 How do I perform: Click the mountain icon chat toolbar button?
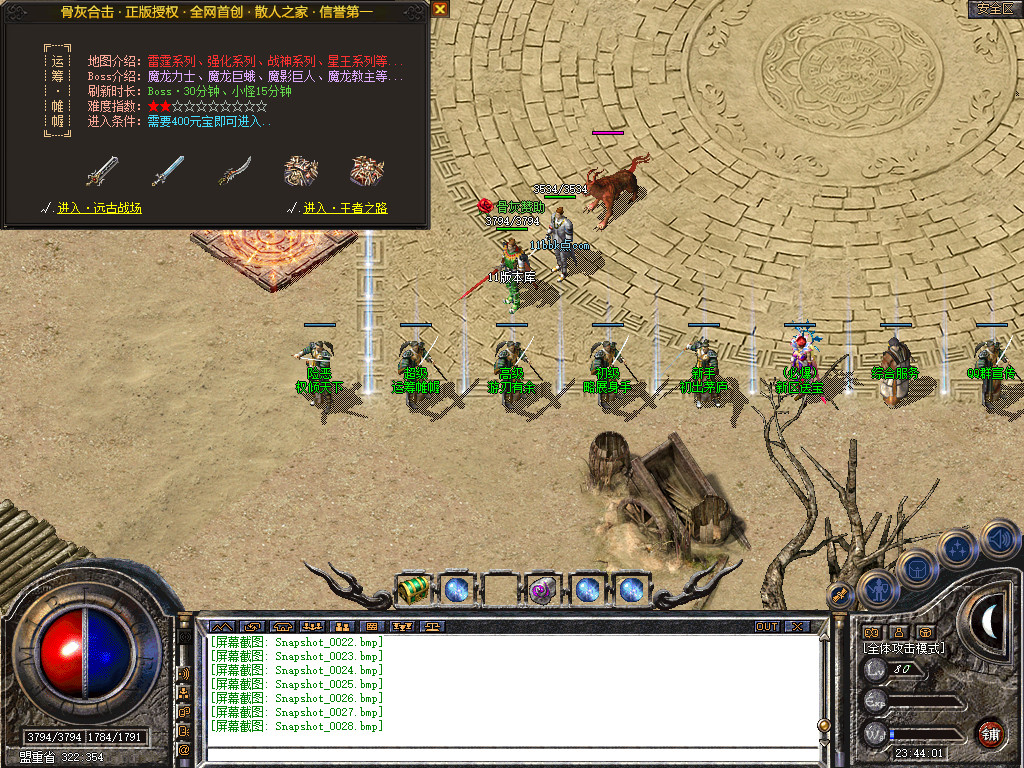point(221,626)
